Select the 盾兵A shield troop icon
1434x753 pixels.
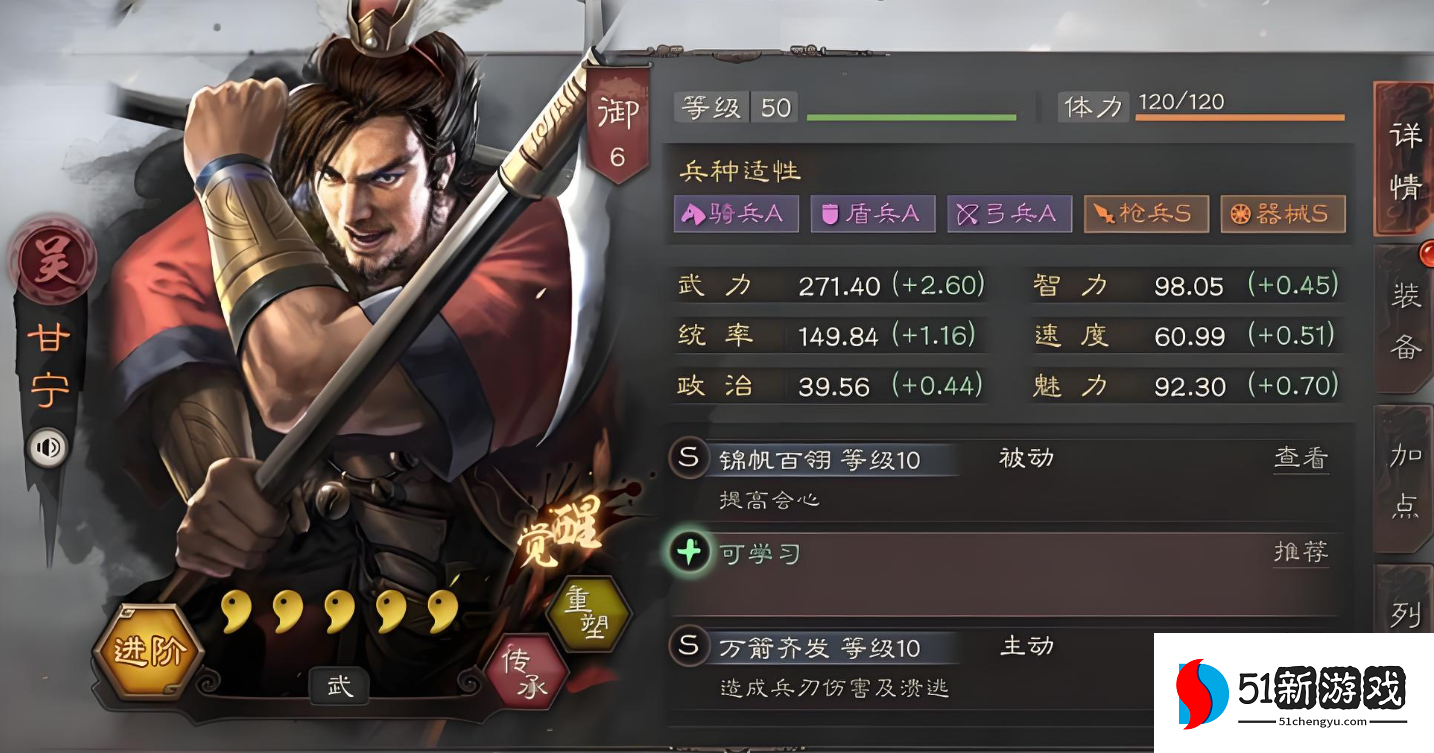click(x=873, y=213)
